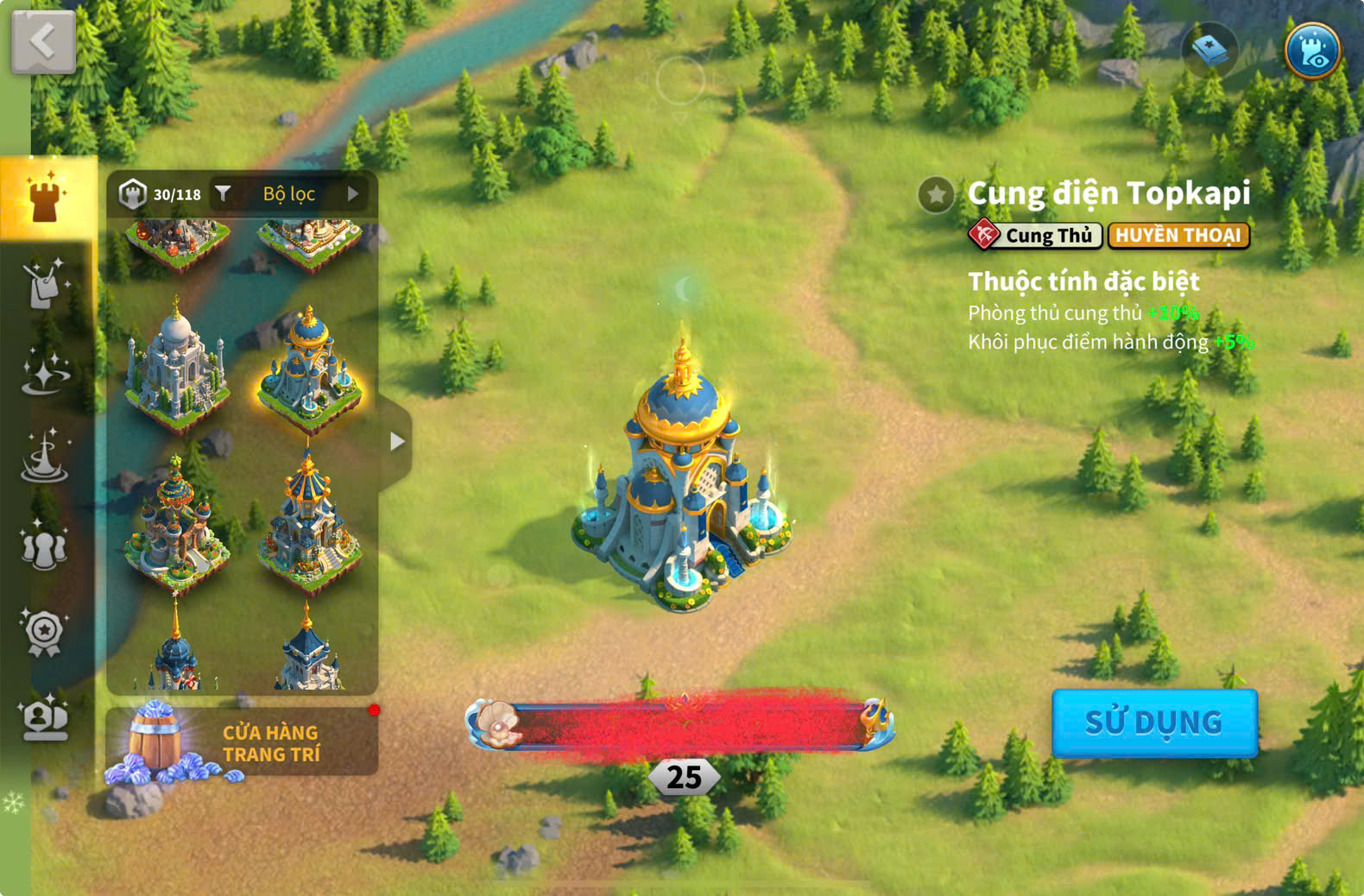Click the castle eye preview icon
1364x896 pixels.
(x=1311, y=50)
